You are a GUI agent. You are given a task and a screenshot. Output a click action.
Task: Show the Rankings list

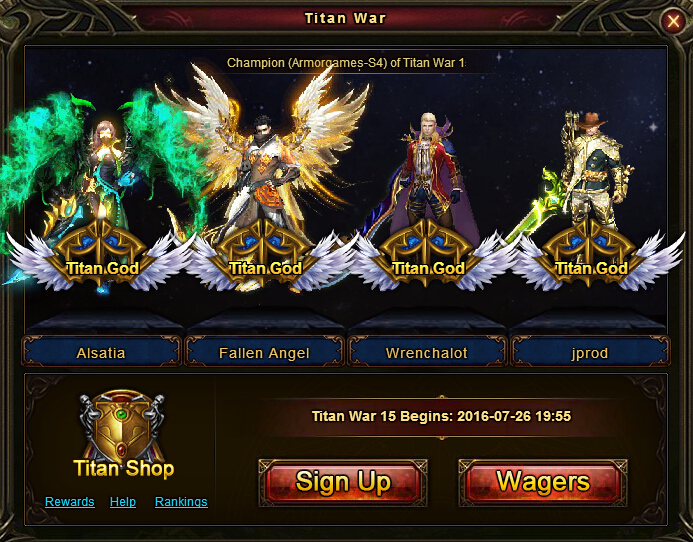181,502
